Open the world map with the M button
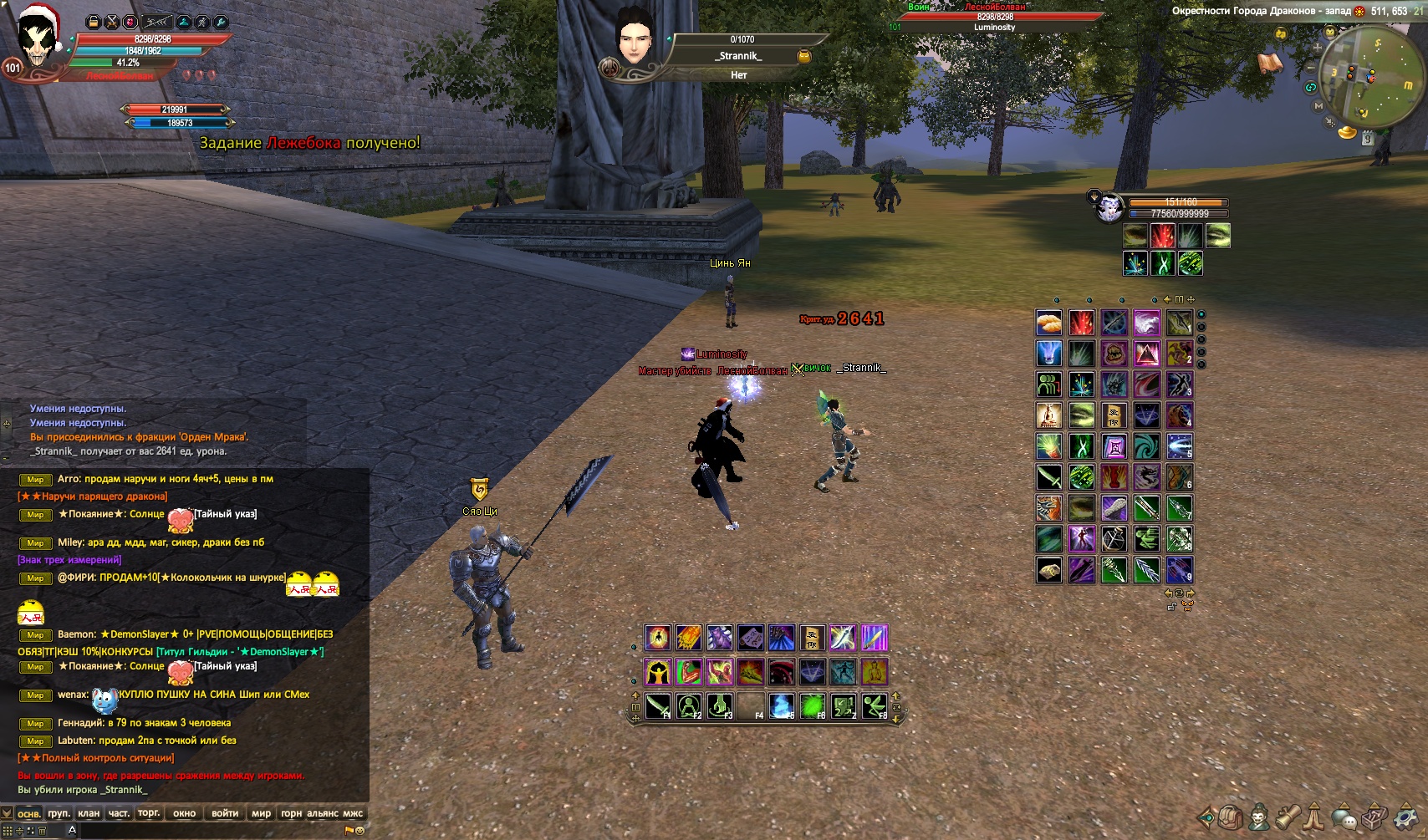 click(1318, 106)
